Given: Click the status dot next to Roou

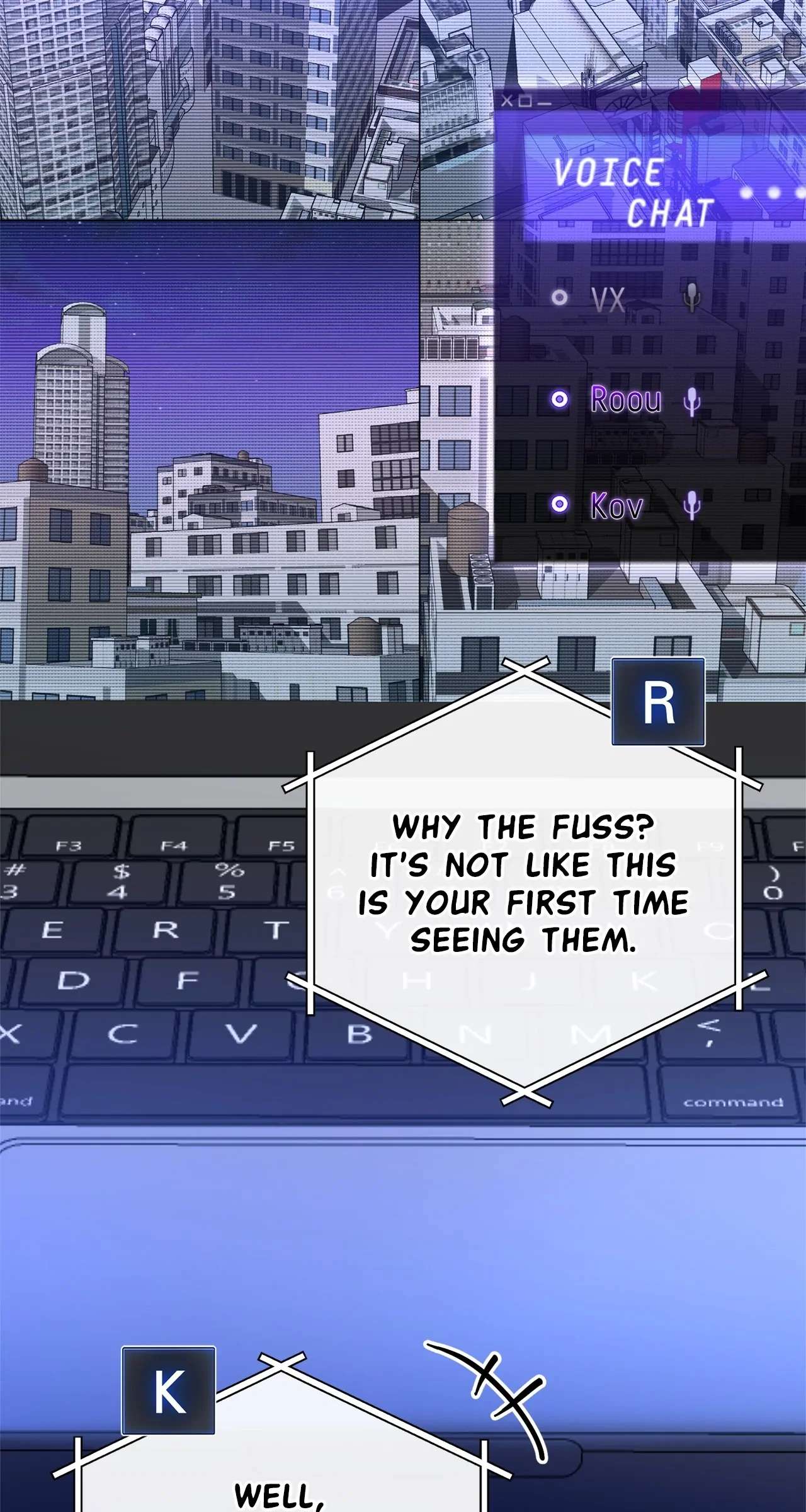Looking at the screenshot, I should click(559, 399).
